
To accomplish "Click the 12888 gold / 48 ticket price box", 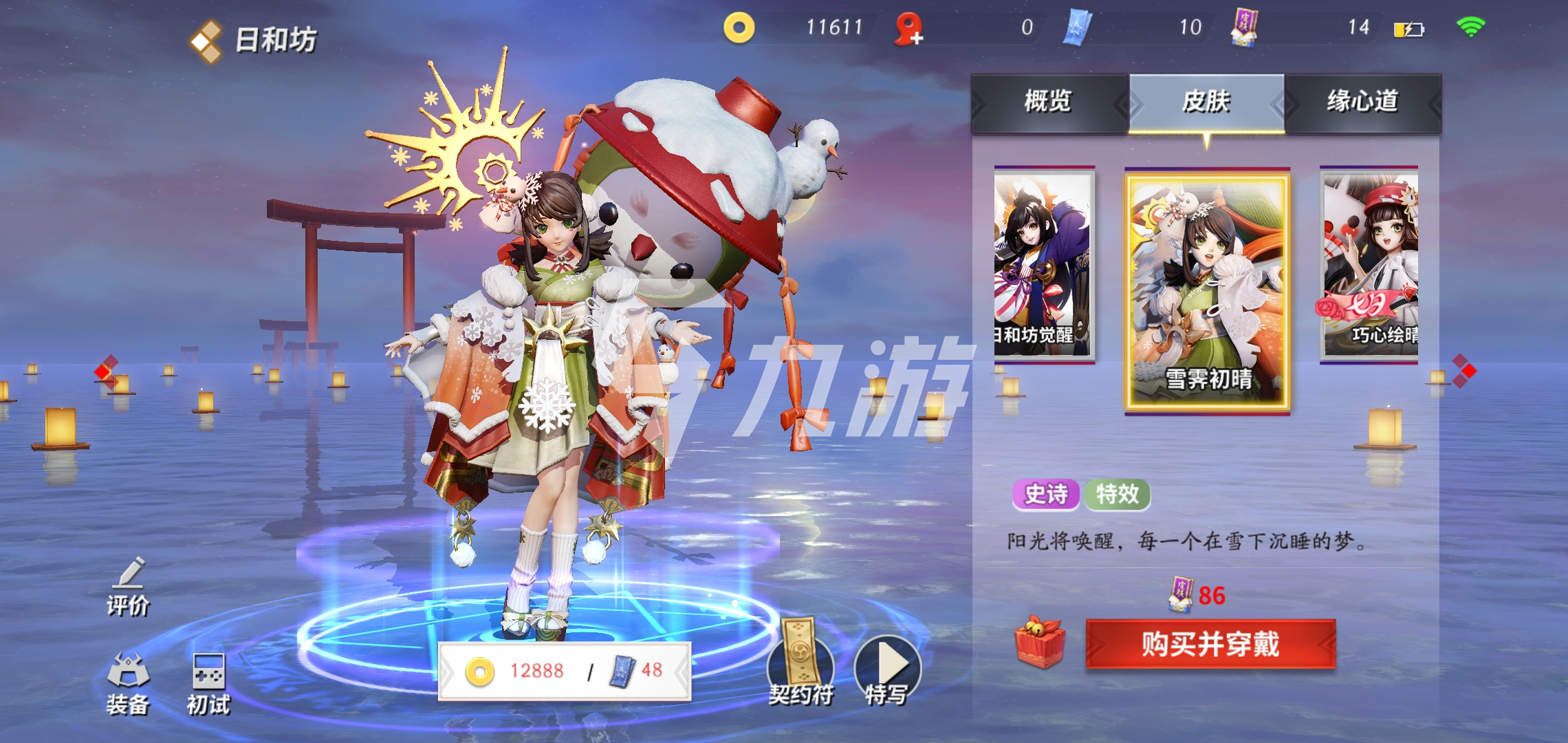I will (564, 671).
